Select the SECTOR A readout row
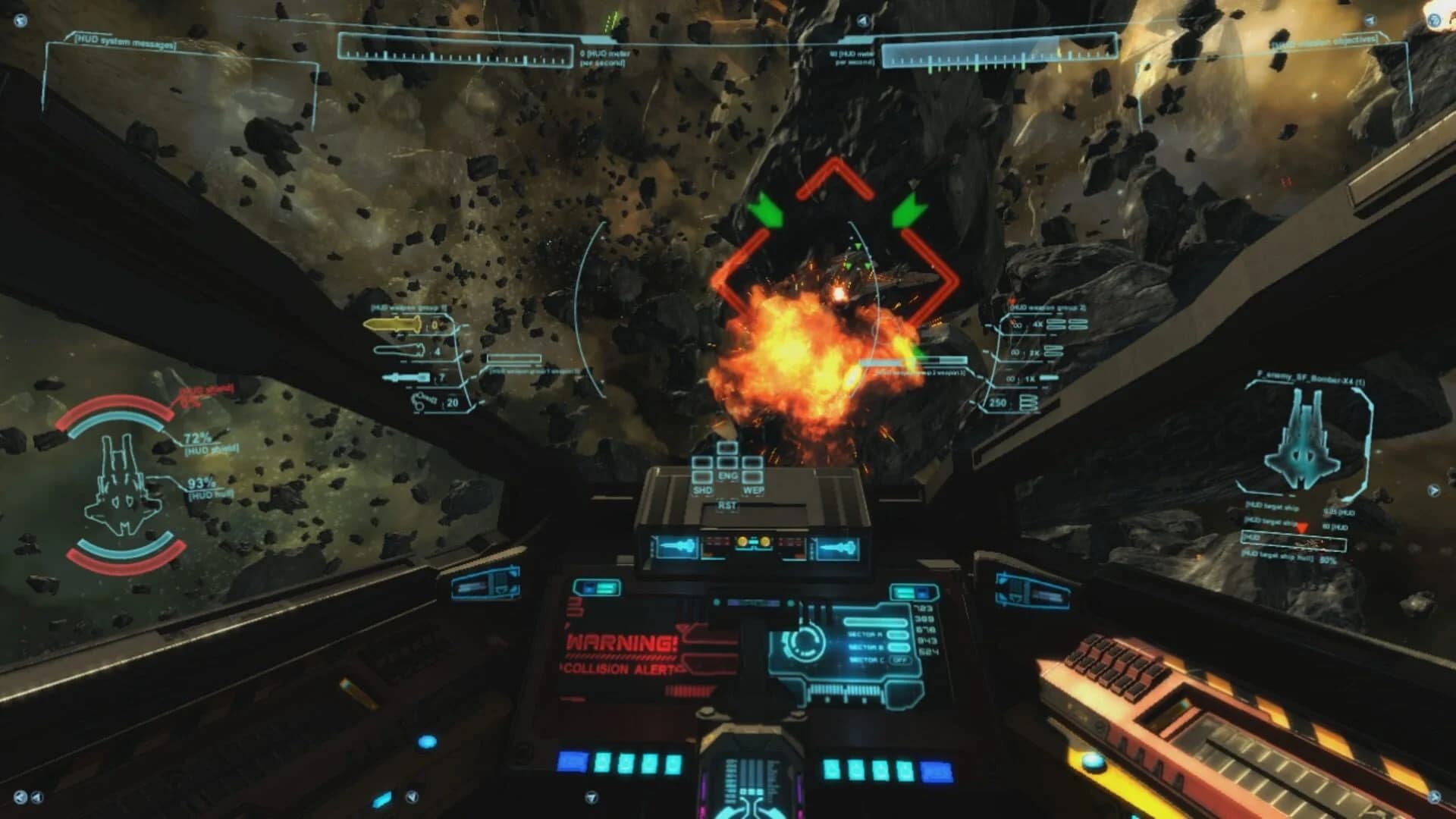This screenshot has width=1456, height=819. tap(865, 635)
